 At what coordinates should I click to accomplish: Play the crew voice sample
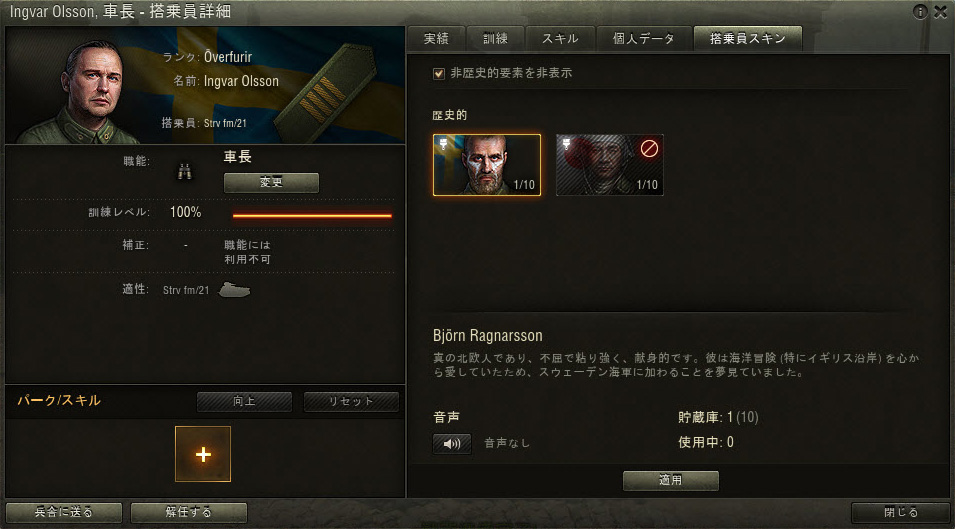click(451, 443)
